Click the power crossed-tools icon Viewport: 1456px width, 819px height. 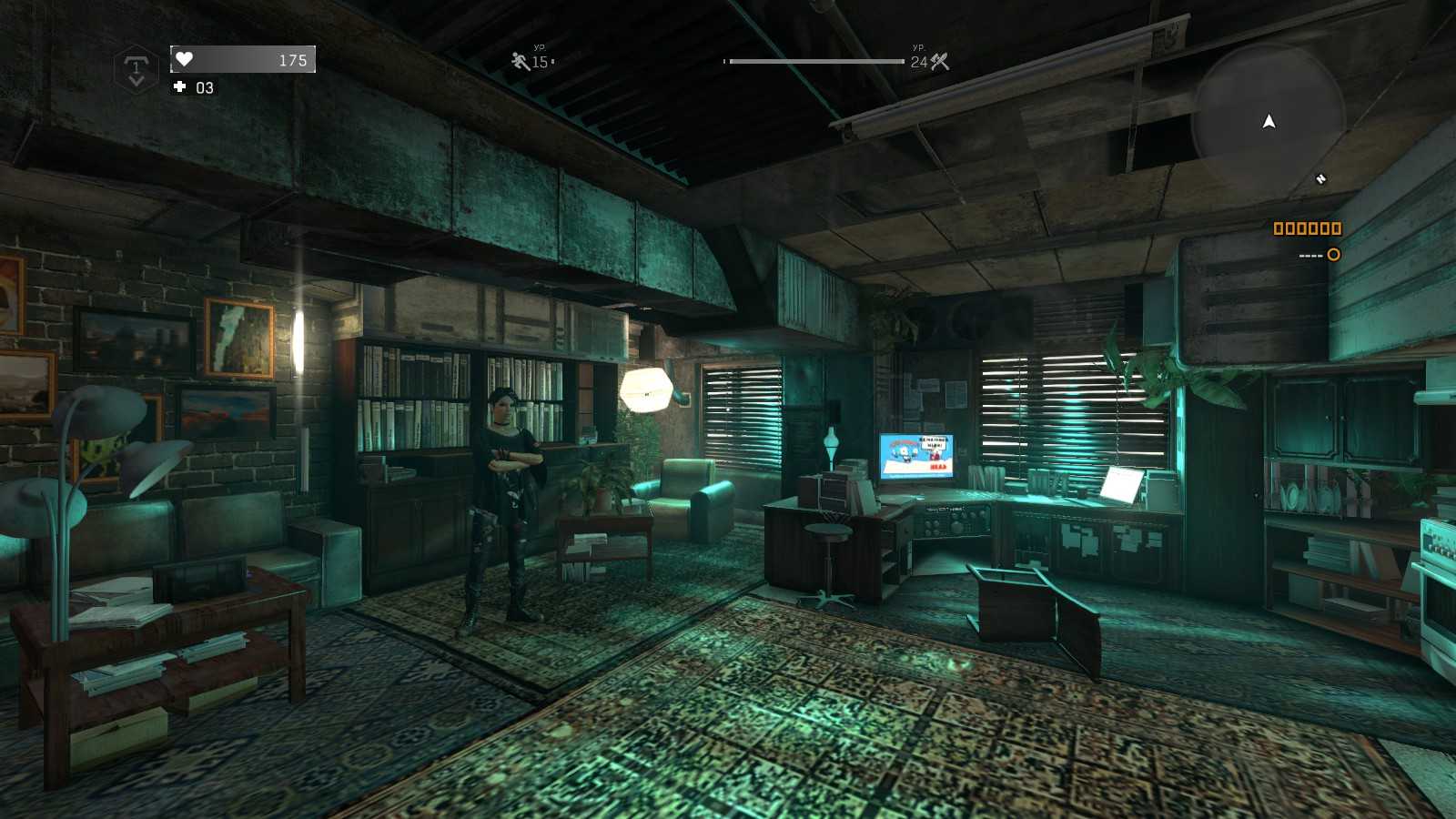point(940,61)
